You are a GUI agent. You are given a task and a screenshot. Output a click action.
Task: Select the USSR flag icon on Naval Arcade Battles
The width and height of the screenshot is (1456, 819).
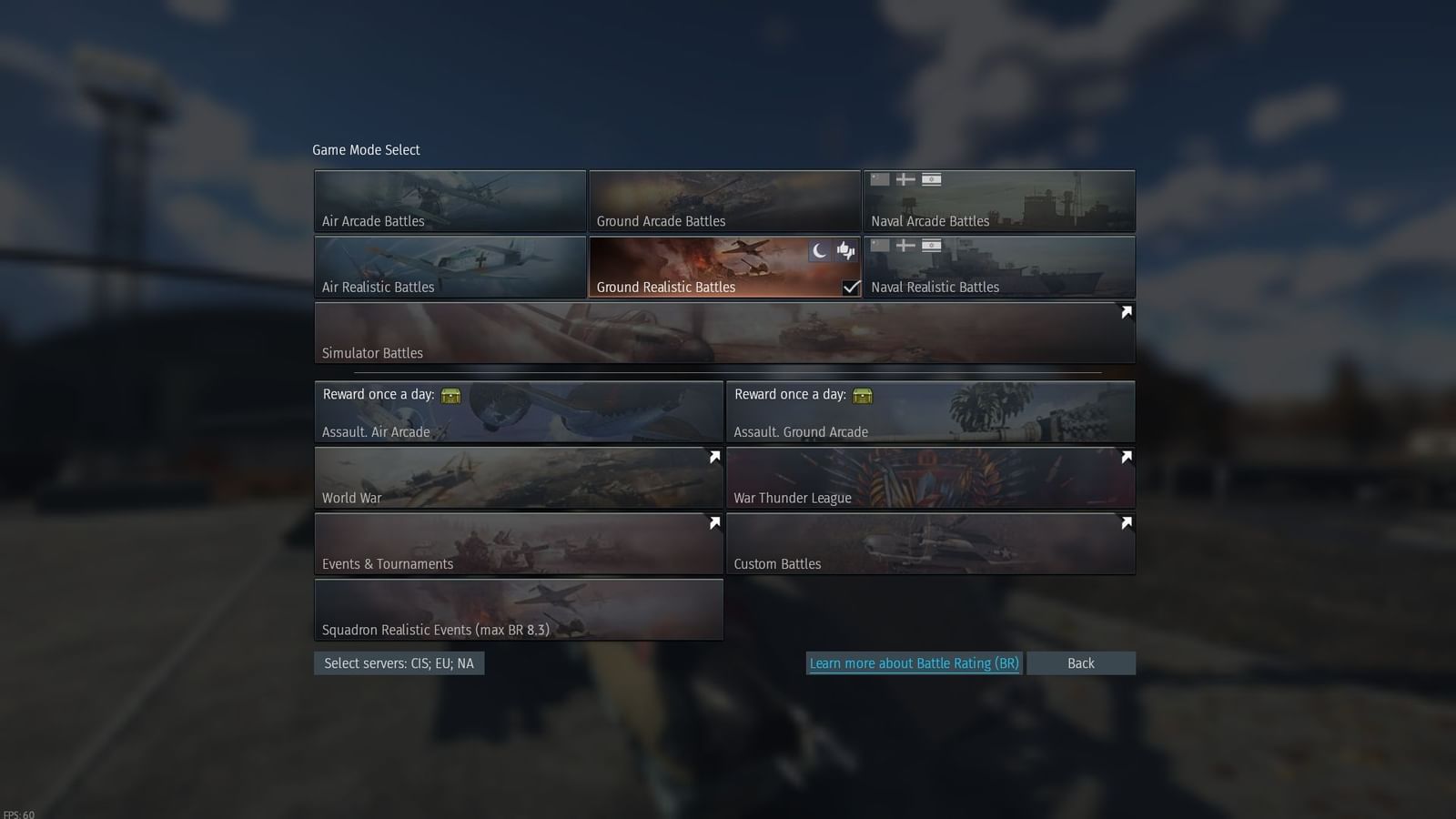tap(878, 179)
